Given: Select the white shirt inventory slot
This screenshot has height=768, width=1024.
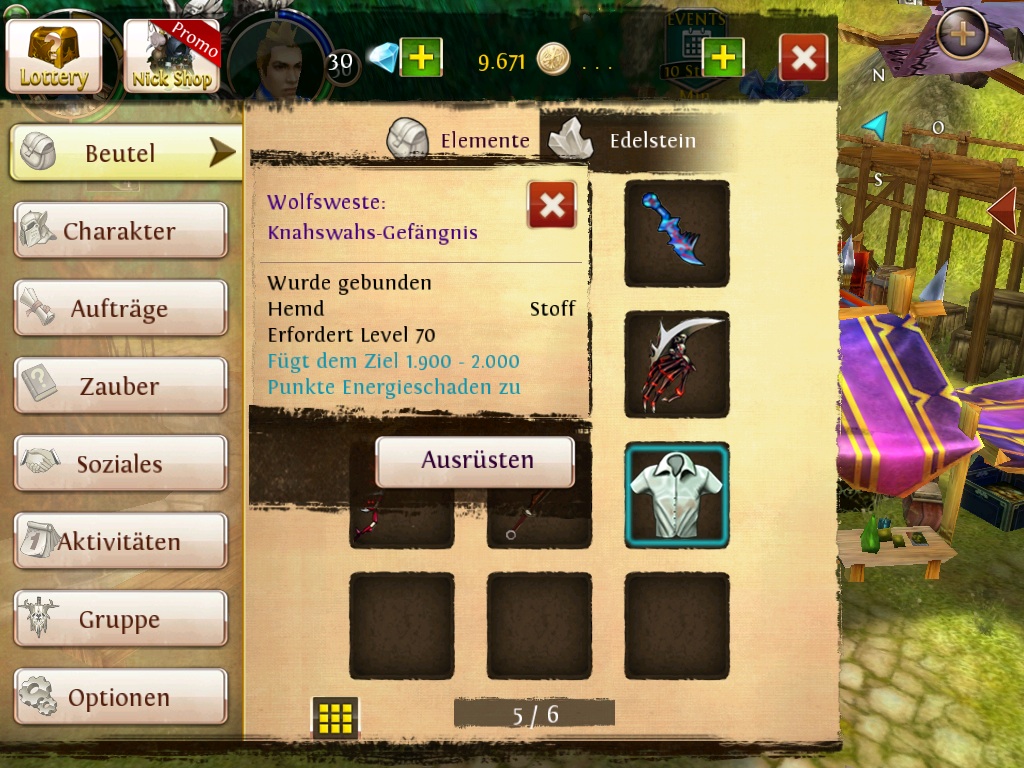Looking at the screenshot, I should tap(677, 496).
